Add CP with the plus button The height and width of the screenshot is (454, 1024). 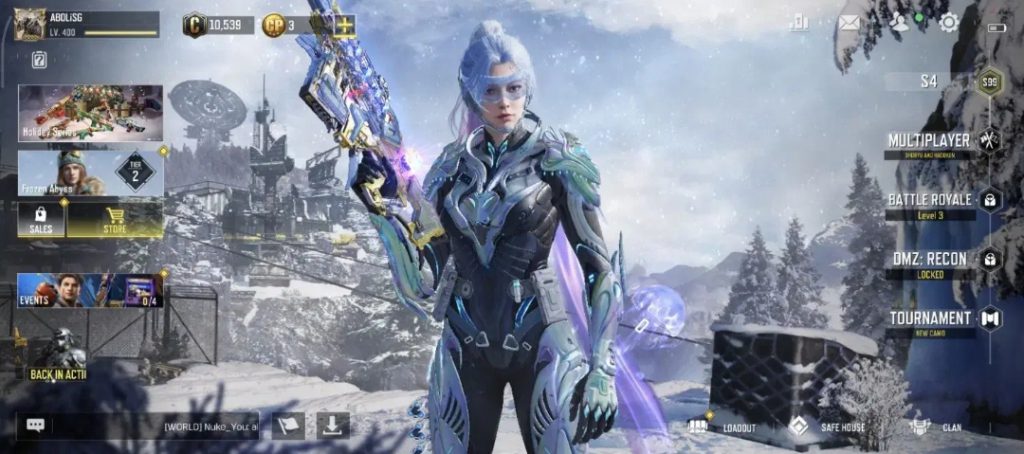pyautogui.click(x=345, y=25)
